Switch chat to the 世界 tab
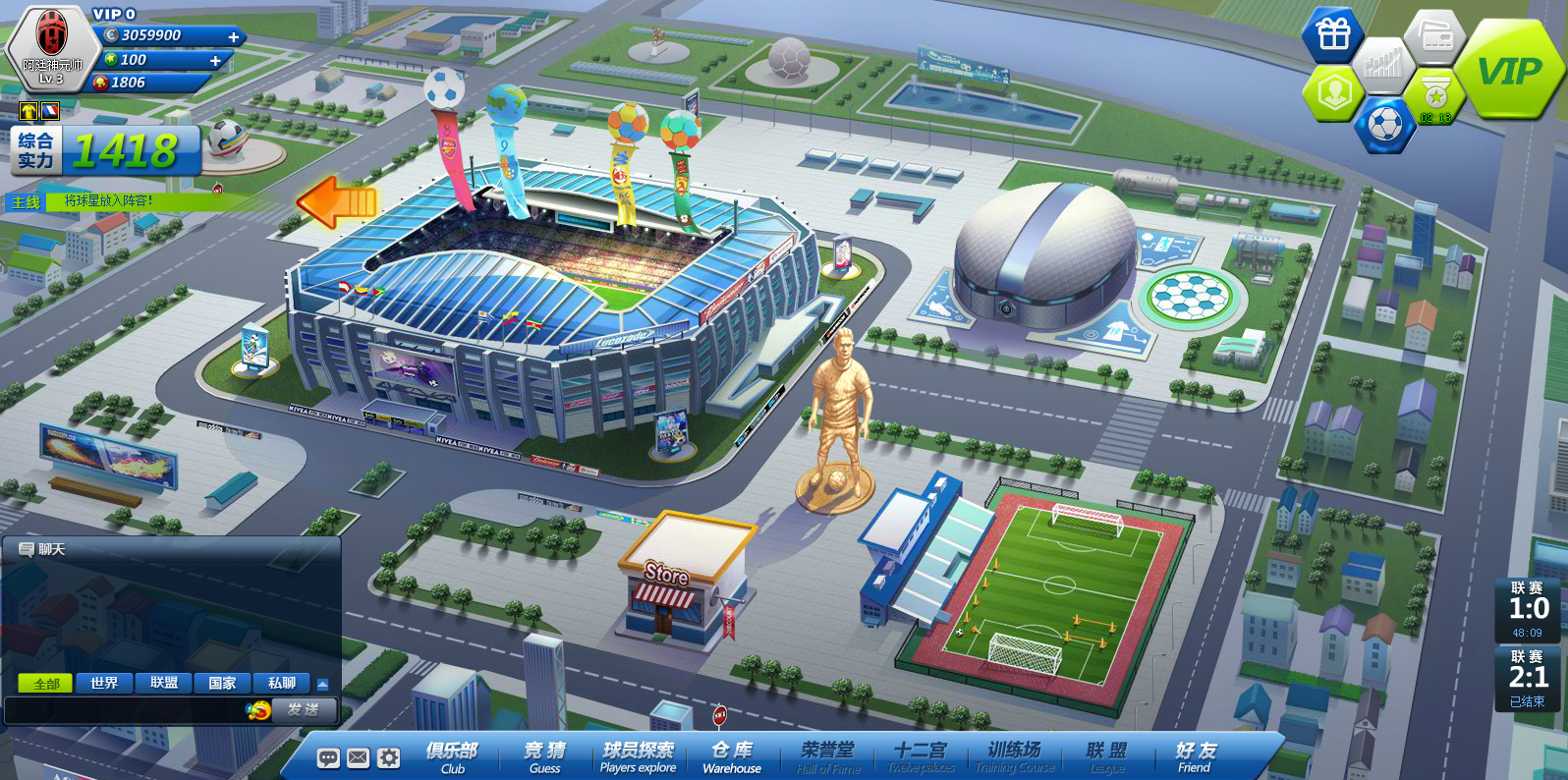The height and width of the screenshot is (780, 1568). [104, 683]
